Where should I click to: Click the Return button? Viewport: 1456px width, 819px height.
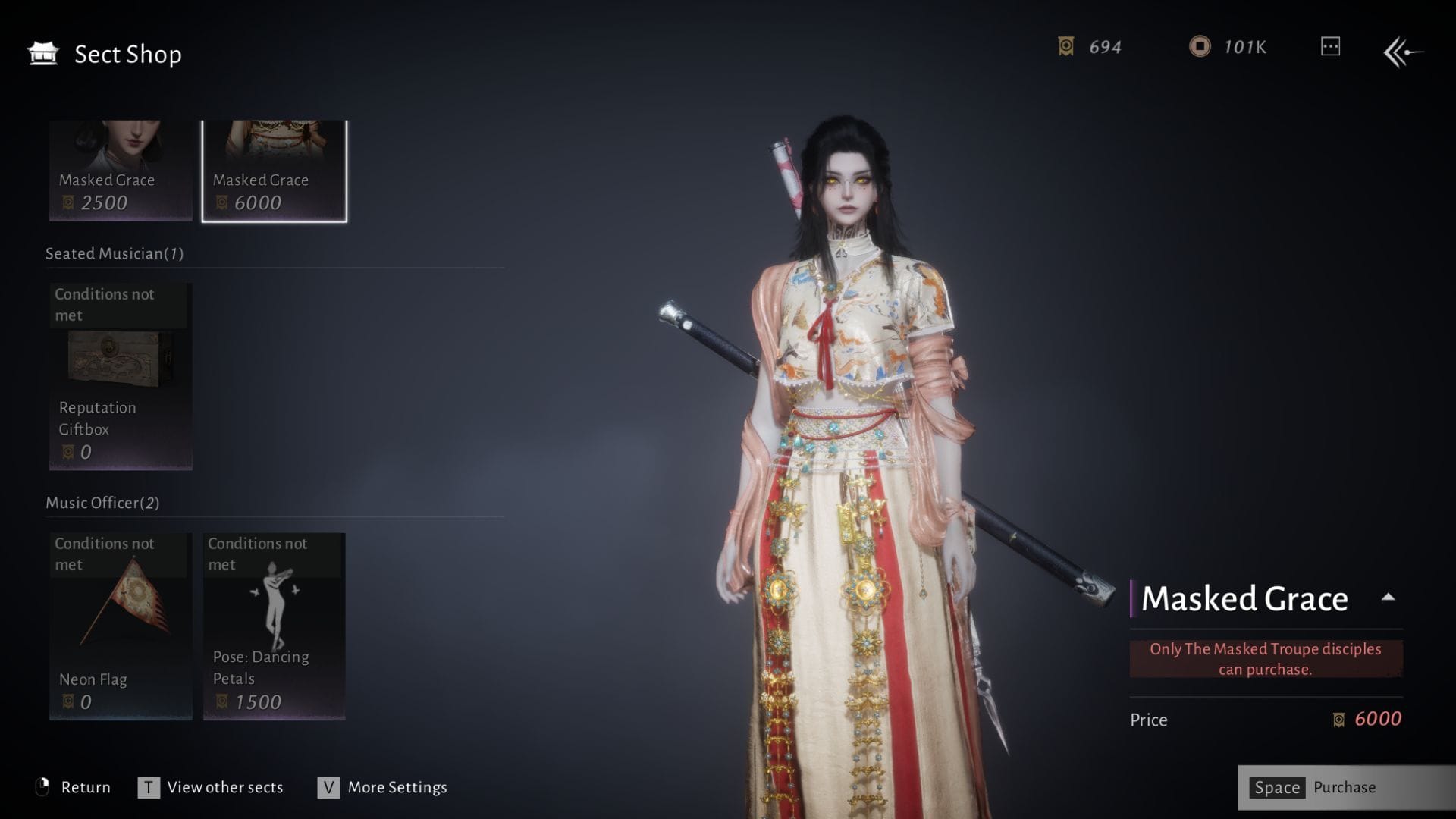click(86, 787)
